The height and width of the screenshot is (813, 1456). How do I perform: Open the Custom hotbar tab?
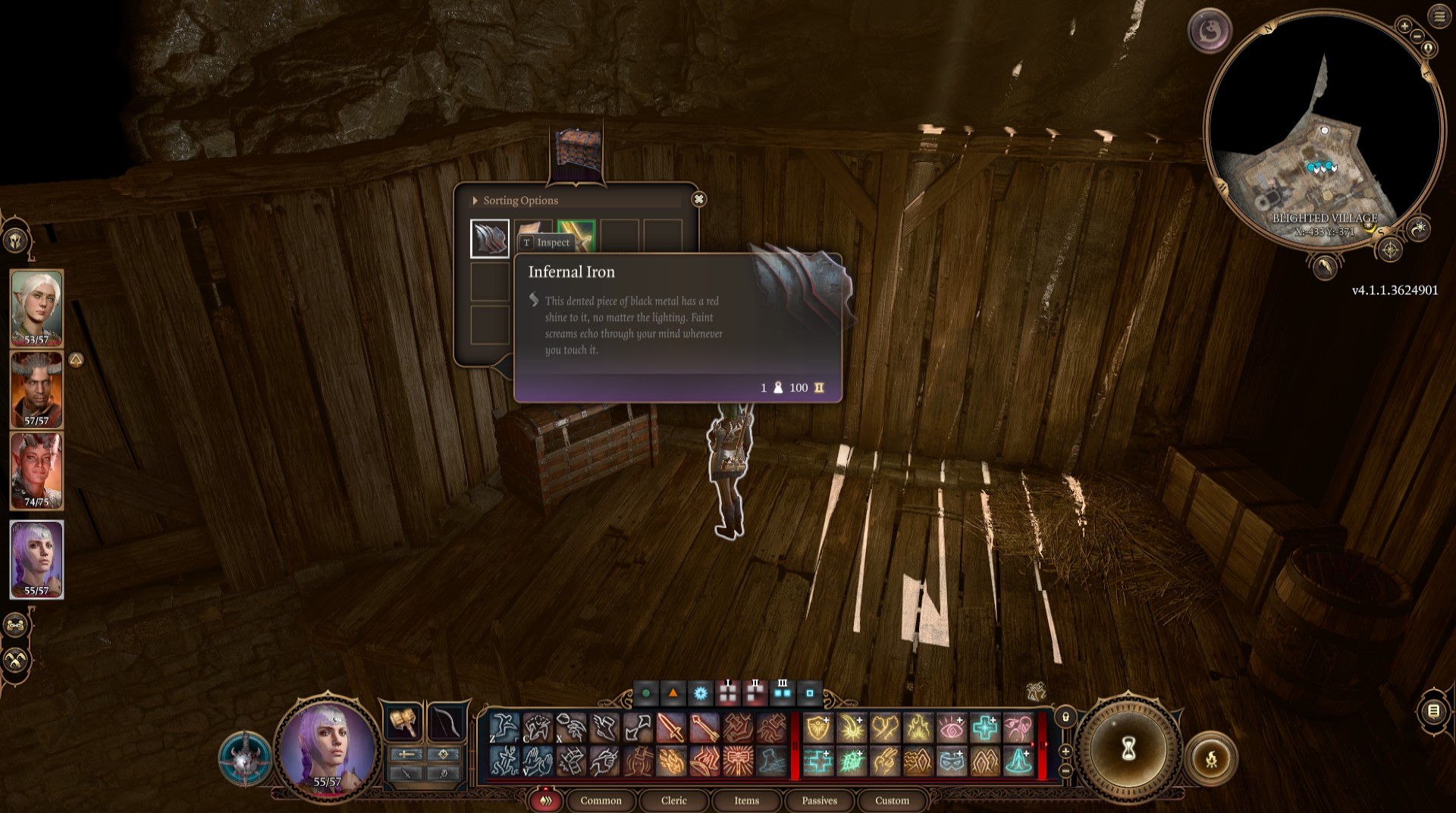coord(892,800)
